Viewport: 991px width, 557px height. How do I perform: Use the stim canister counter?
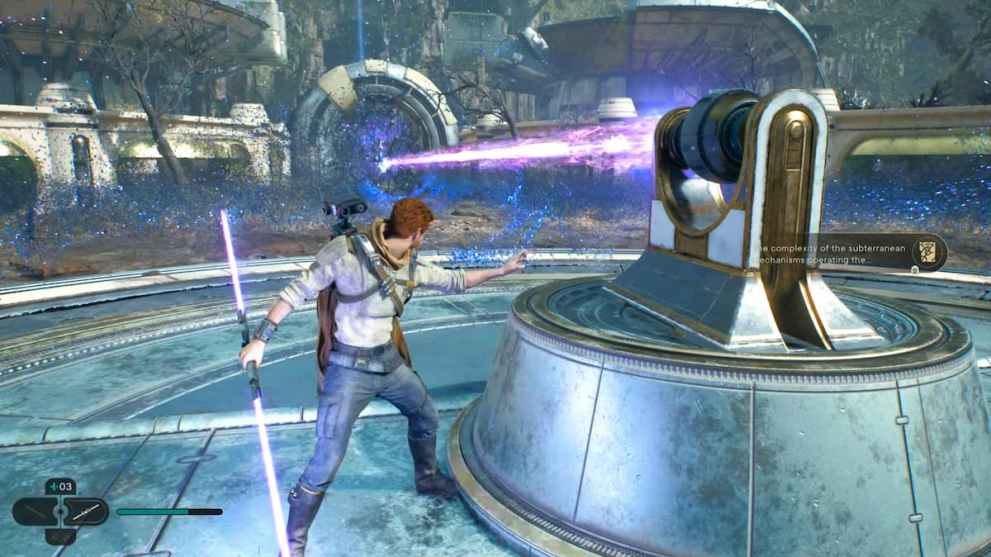pos(59,487)
